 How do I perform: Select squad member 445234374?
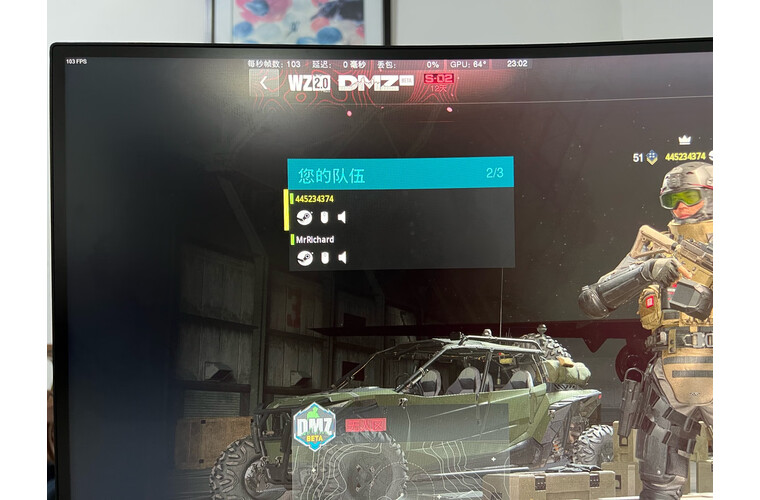[315, 199]
